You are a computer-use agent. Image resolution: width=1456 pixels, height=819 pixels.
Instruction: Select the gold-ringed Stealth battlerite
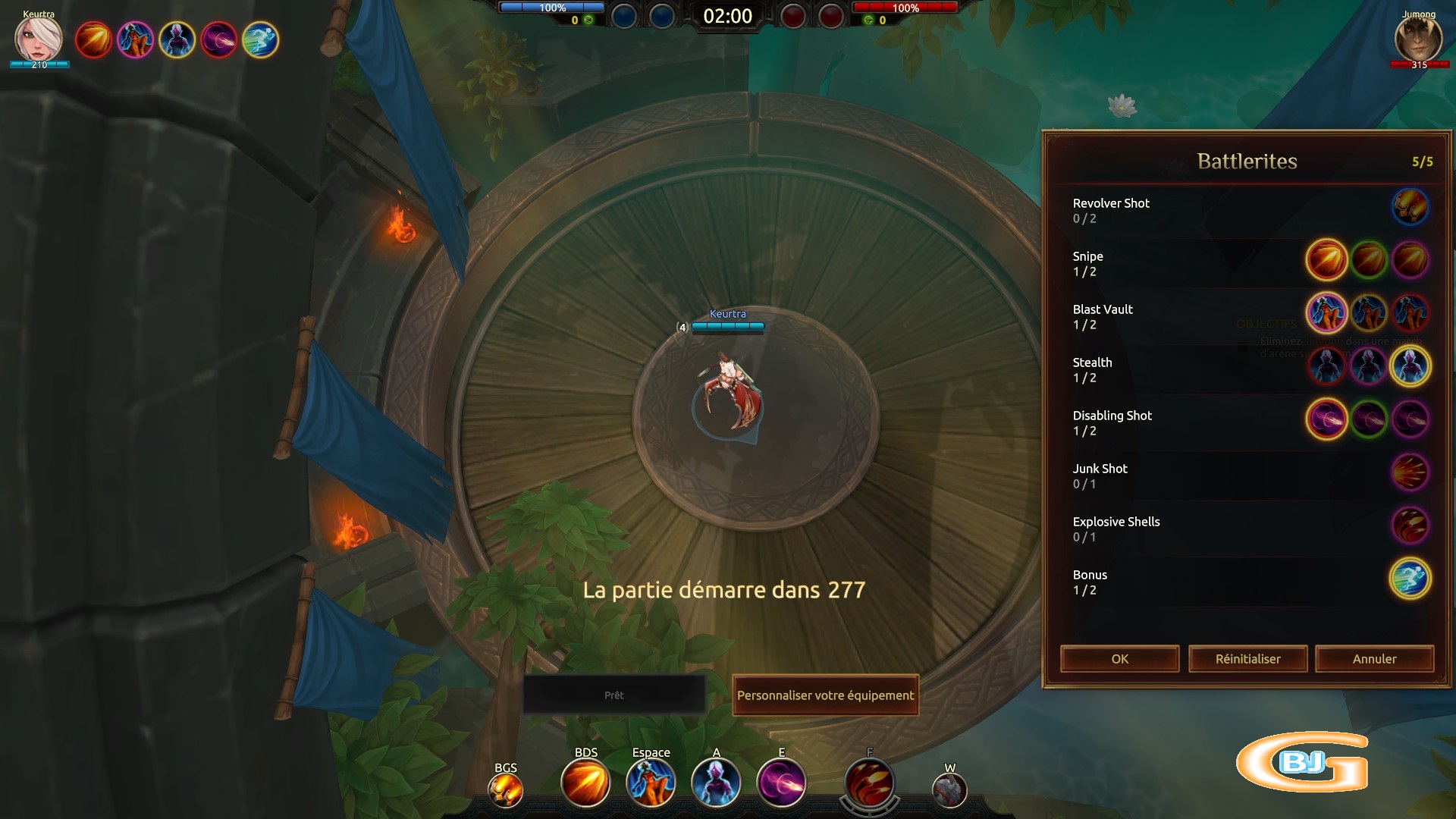[x=1410, y=366]
